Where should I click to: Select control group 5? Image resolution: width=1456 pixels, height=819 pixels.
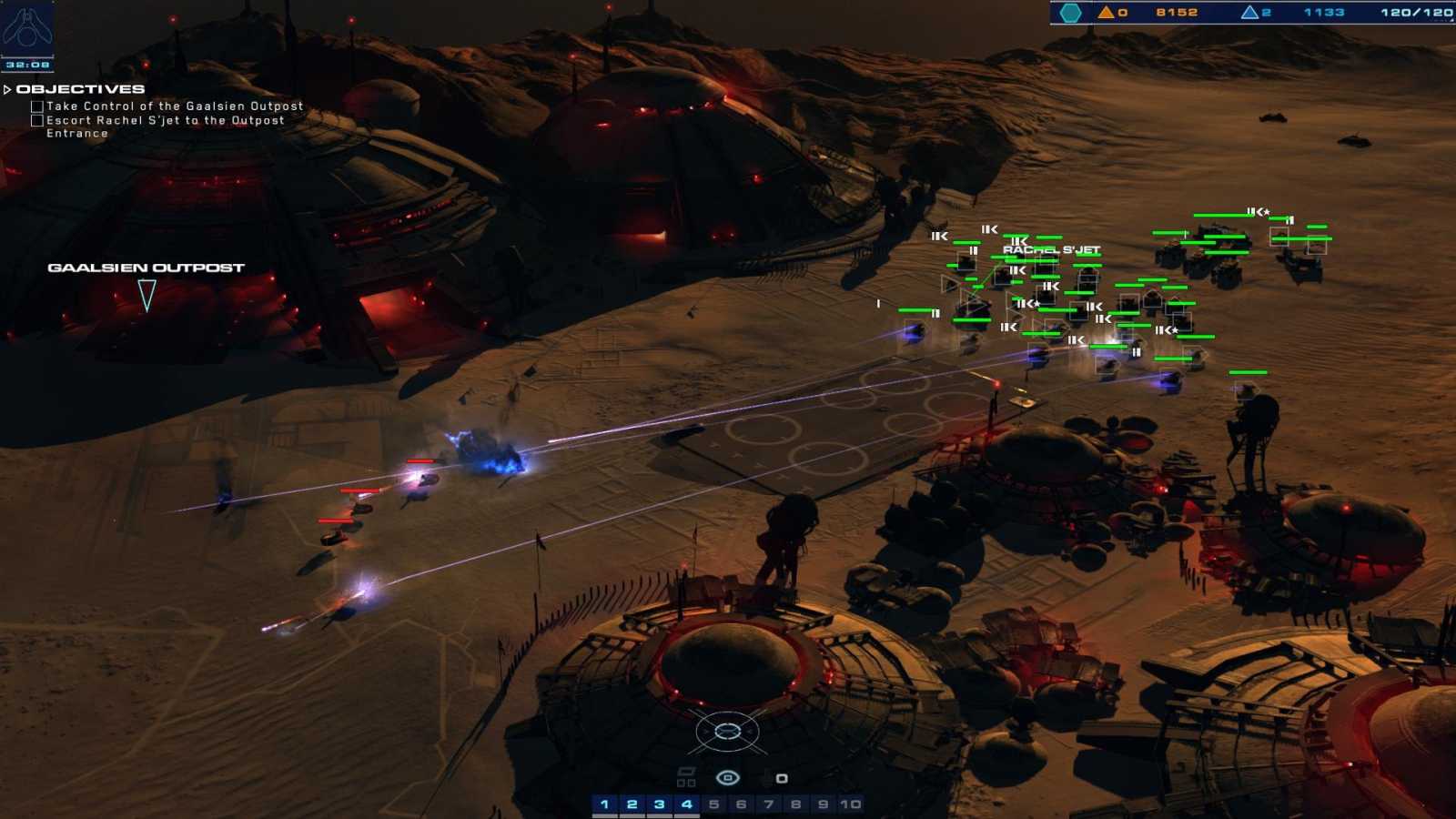(x=713, y=804)
